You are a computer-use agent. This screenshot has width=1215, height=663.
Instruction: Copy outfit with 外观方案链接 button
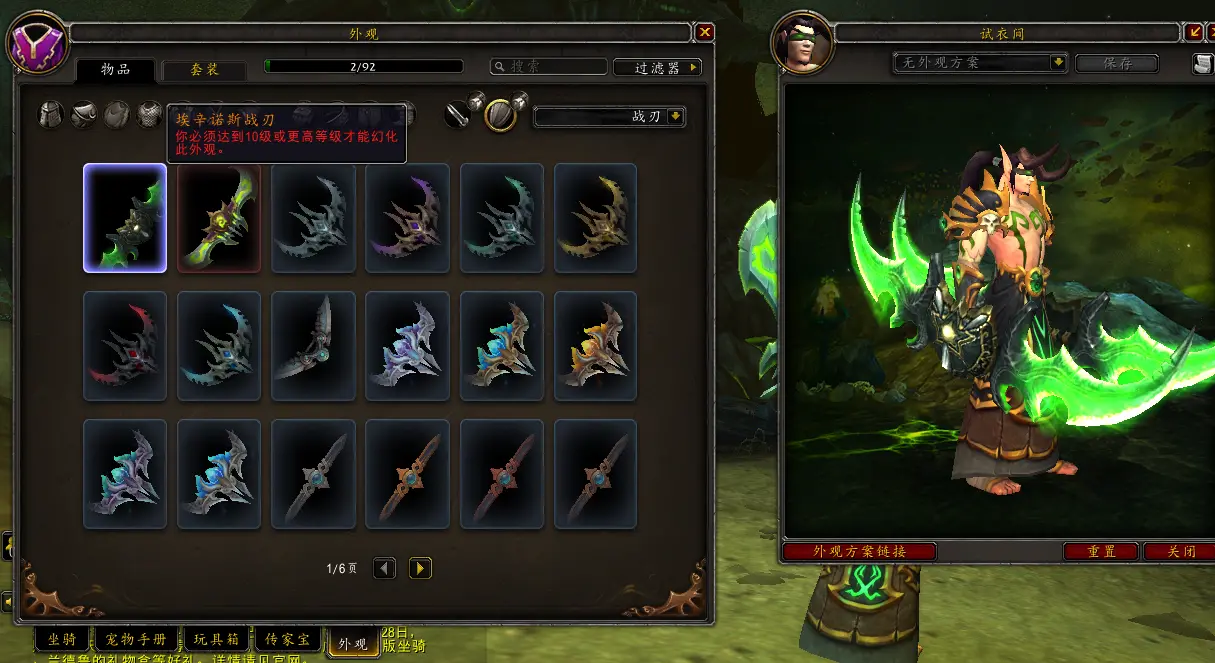pos(859,552)
